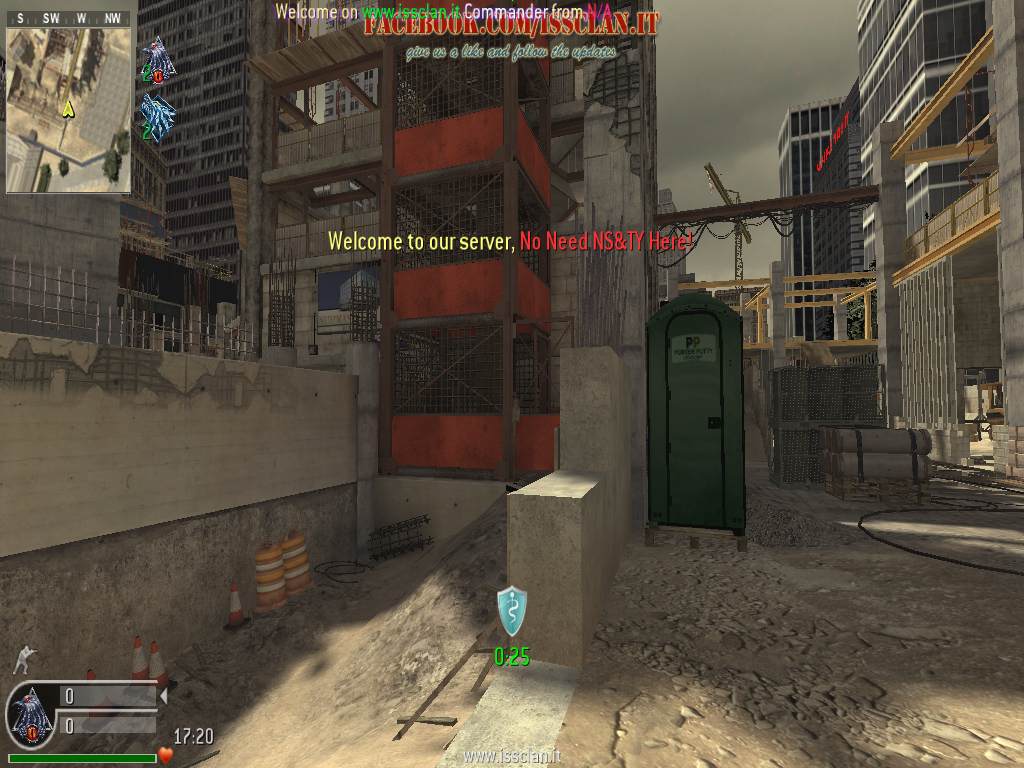1024x768 pixels.
Task: Click the standing soldier stance icon
Action: coord(22,659)
